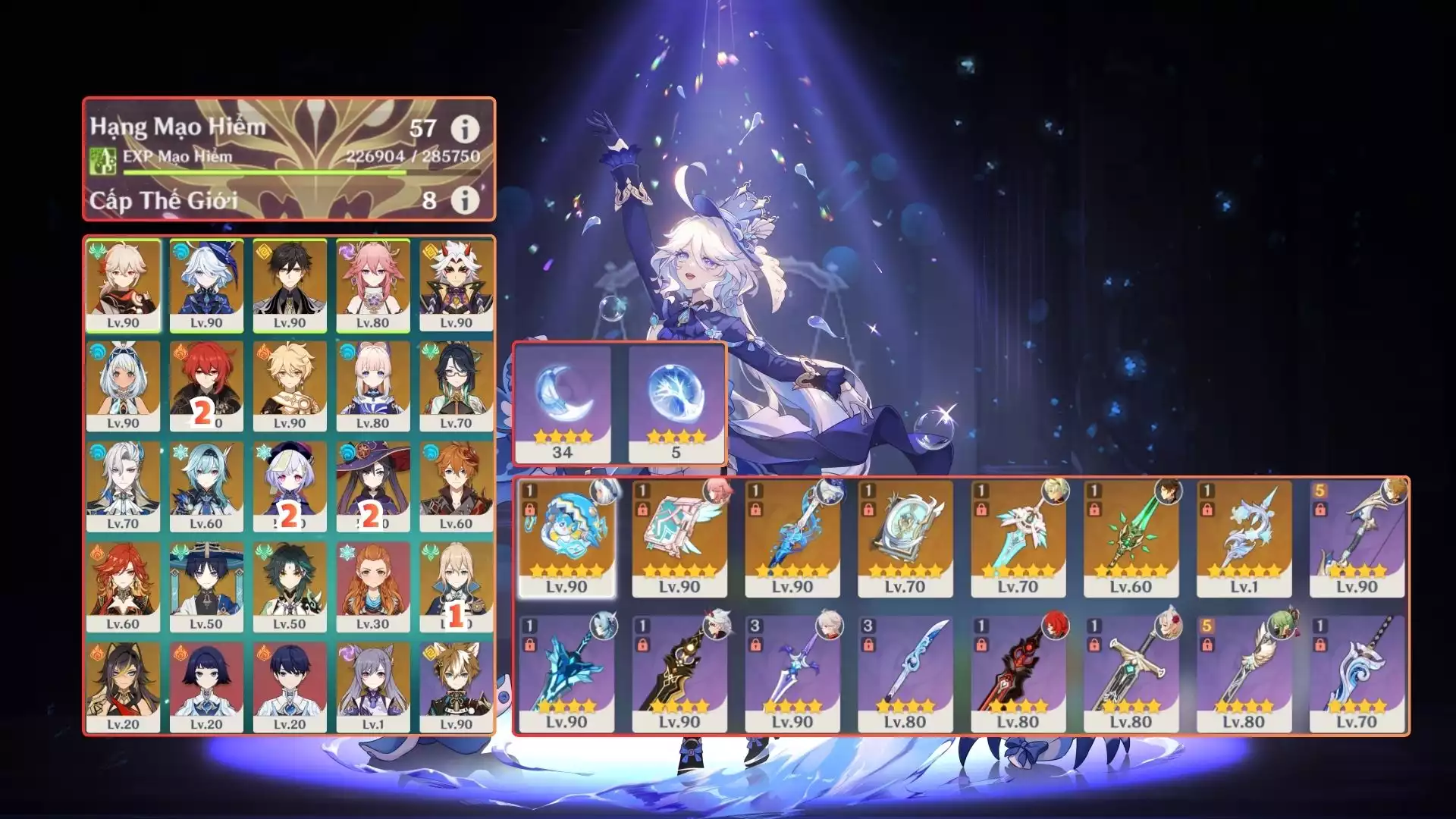The image size is (1456, 819).
Task: Select the Kokomi Lv.80 character tile
Action: coord(373,387)
